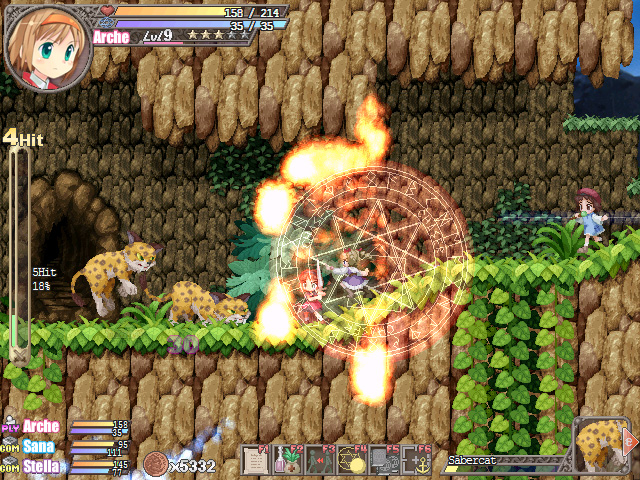
Task: Click the Sabercat target portrait
Action: click(x=602, y=443)
